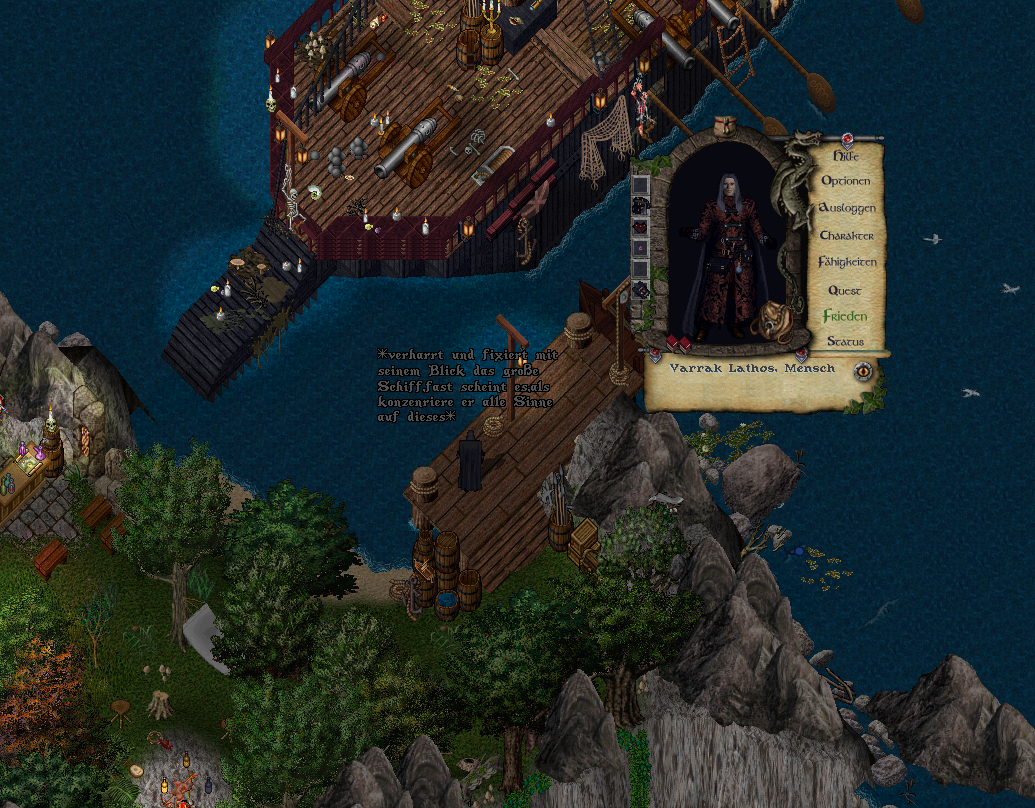Image resolution: width=1035 pixels, height=808 pixels.
Task: Click the orange eye icon on scroll
Action: pos(862,372)
